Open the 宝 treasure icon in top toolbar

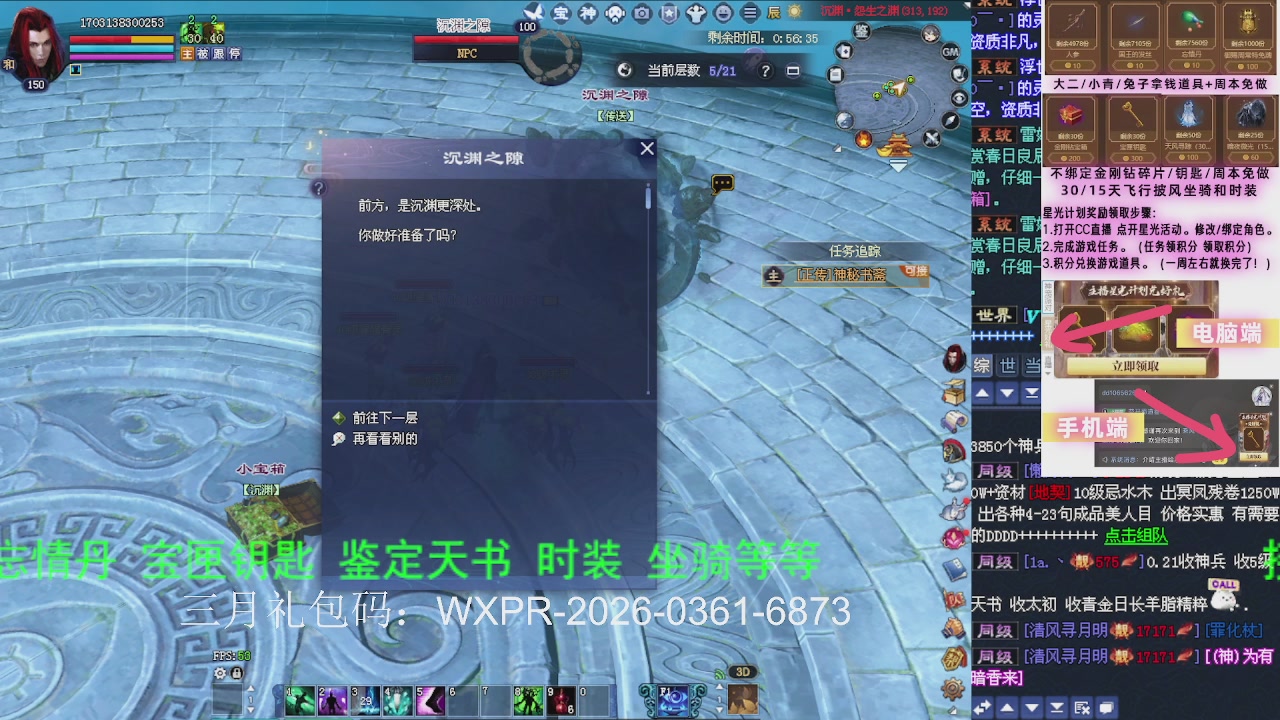[x=562, y=14]
